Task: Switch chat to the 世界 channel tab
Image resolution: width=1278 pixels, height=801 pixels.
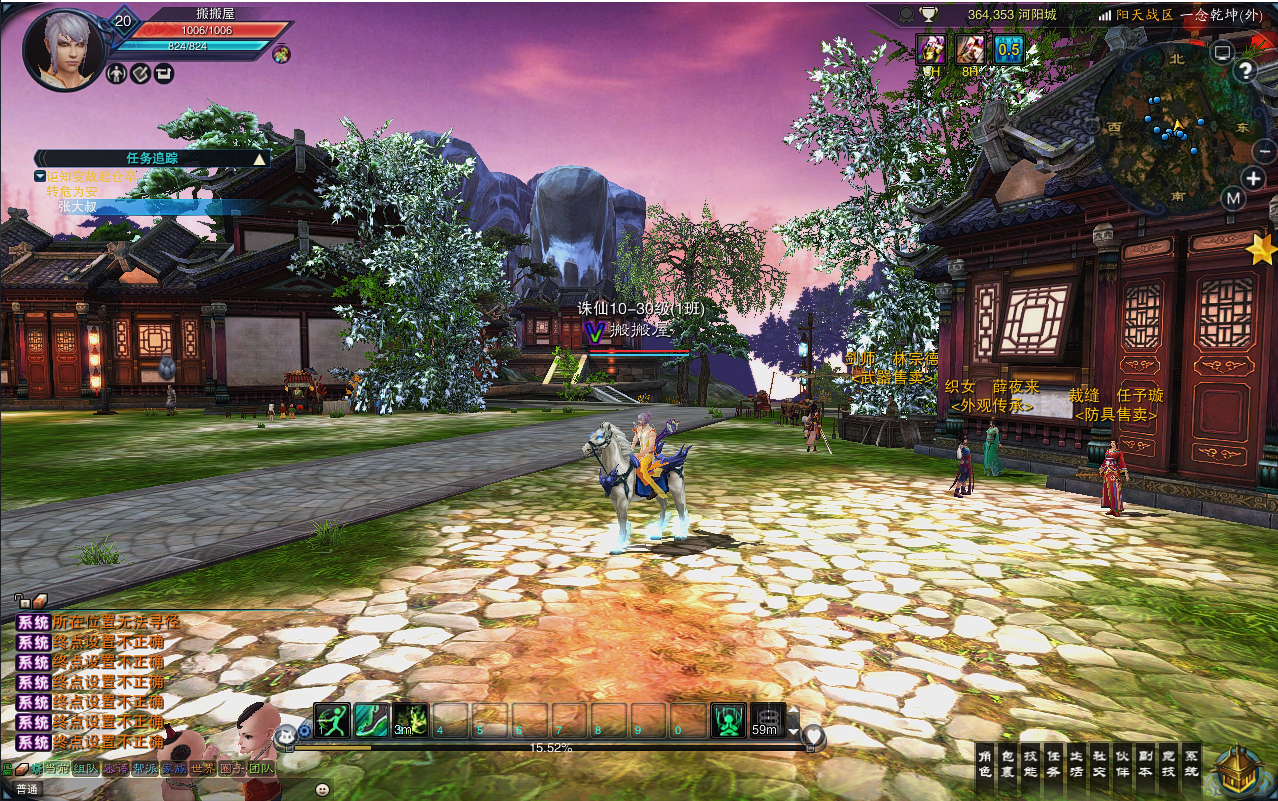Action: click(x=203, y=769)
